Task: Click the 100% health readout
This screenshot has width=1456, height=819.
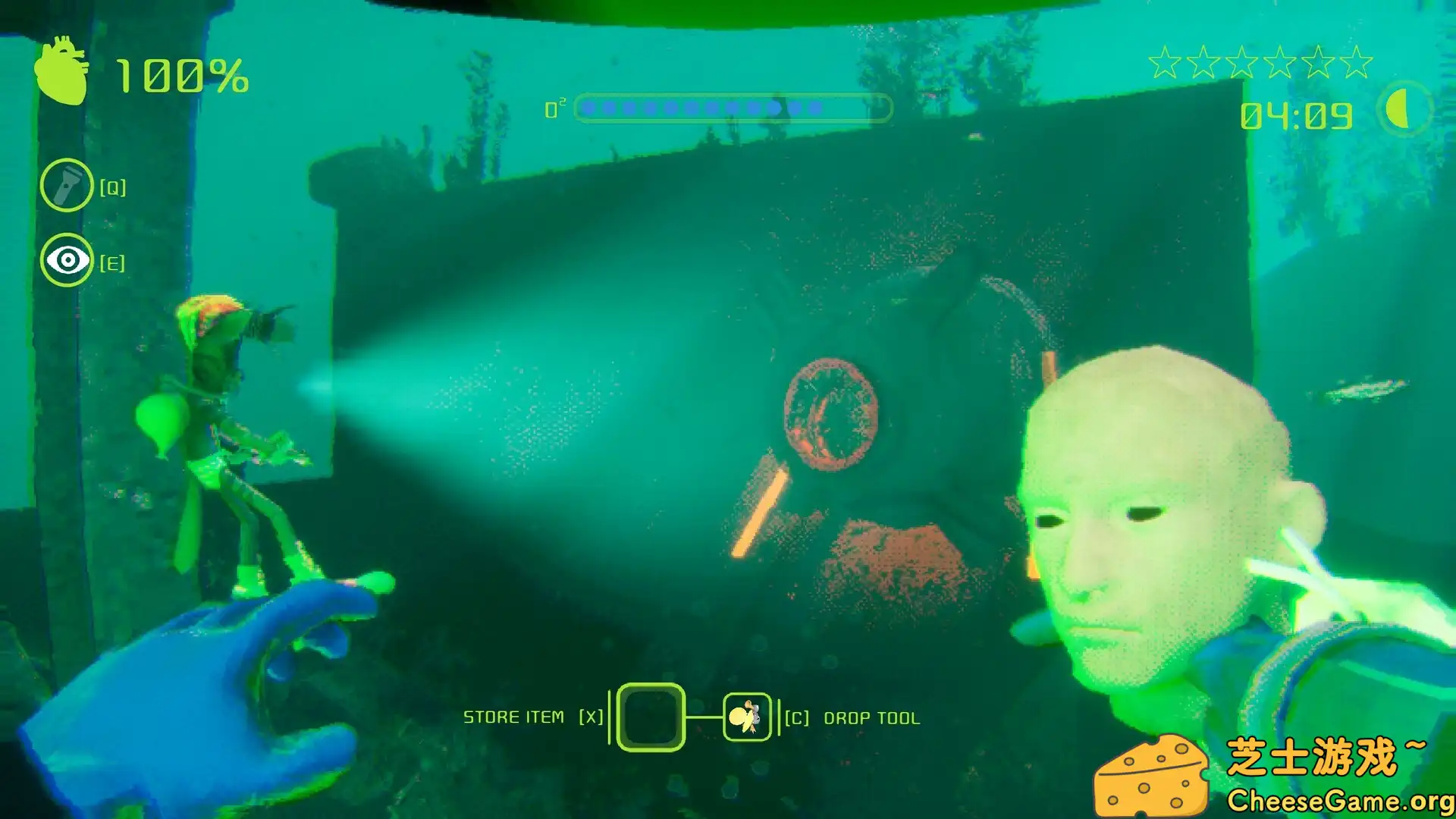Action: (x=182, y=74)
